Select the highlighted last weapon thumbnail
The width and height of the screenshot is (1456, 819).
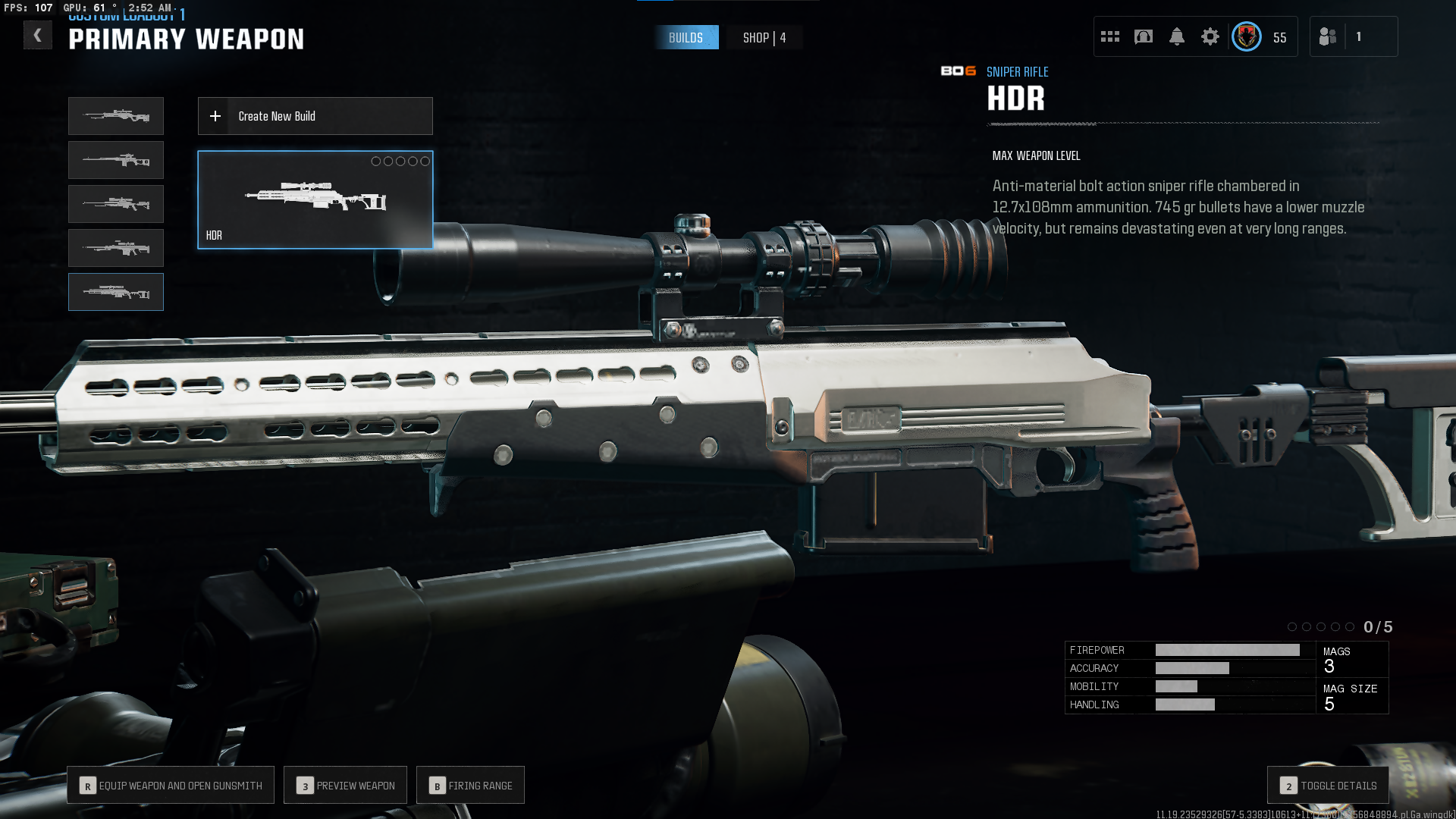pyautogui.click(x=116, y=292)
